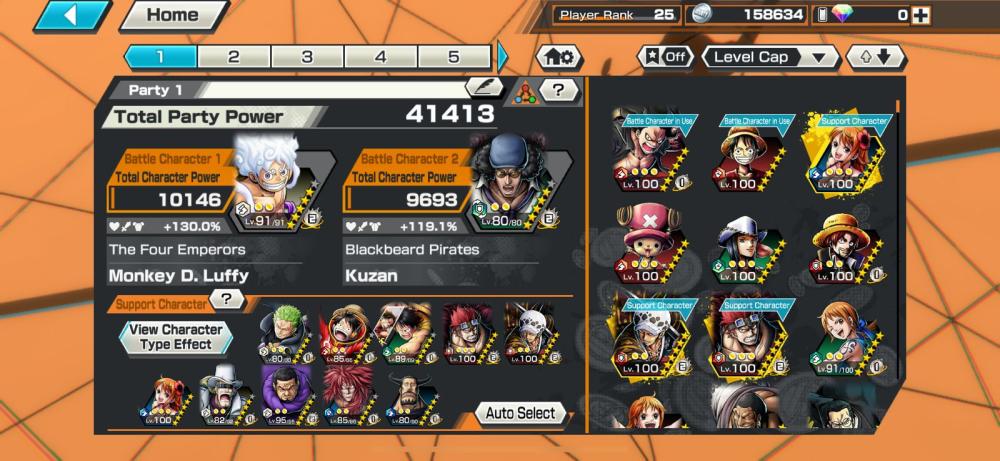Open the party home settings icon

pyautogui.click(x=560, y=57)
